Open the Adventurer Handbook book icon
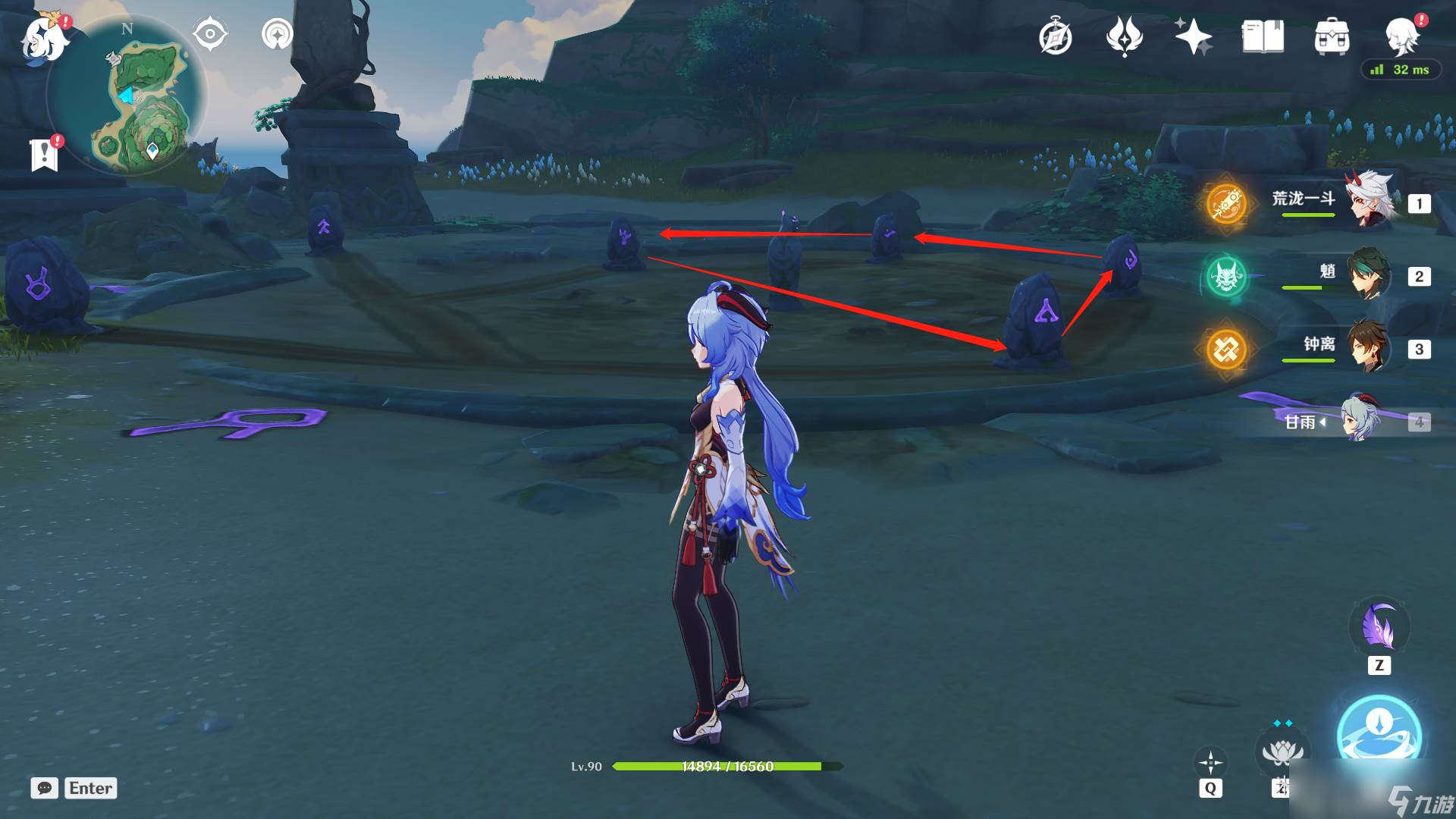 pos(1263,36)
